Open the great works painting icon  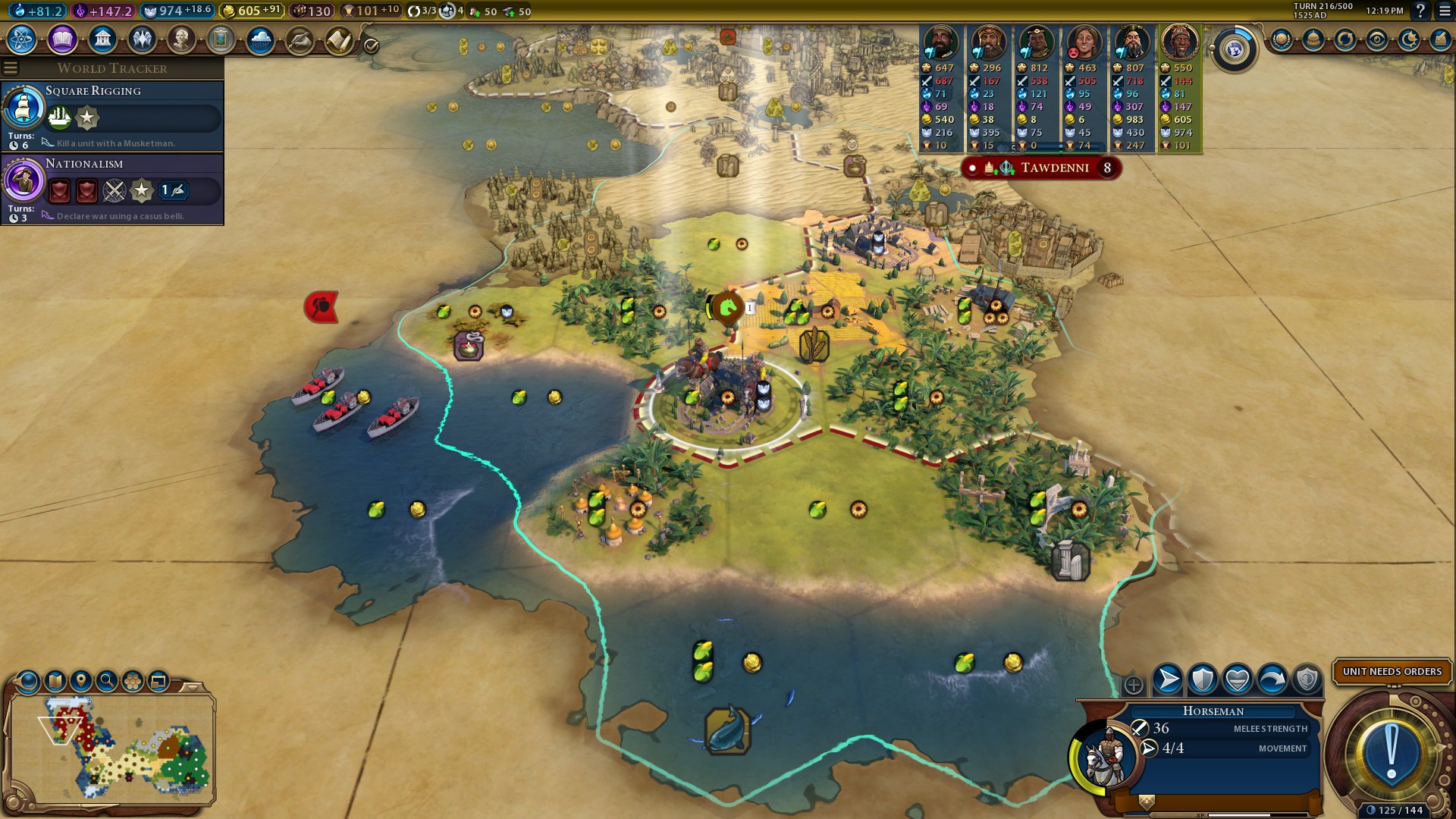pos(221,39)
